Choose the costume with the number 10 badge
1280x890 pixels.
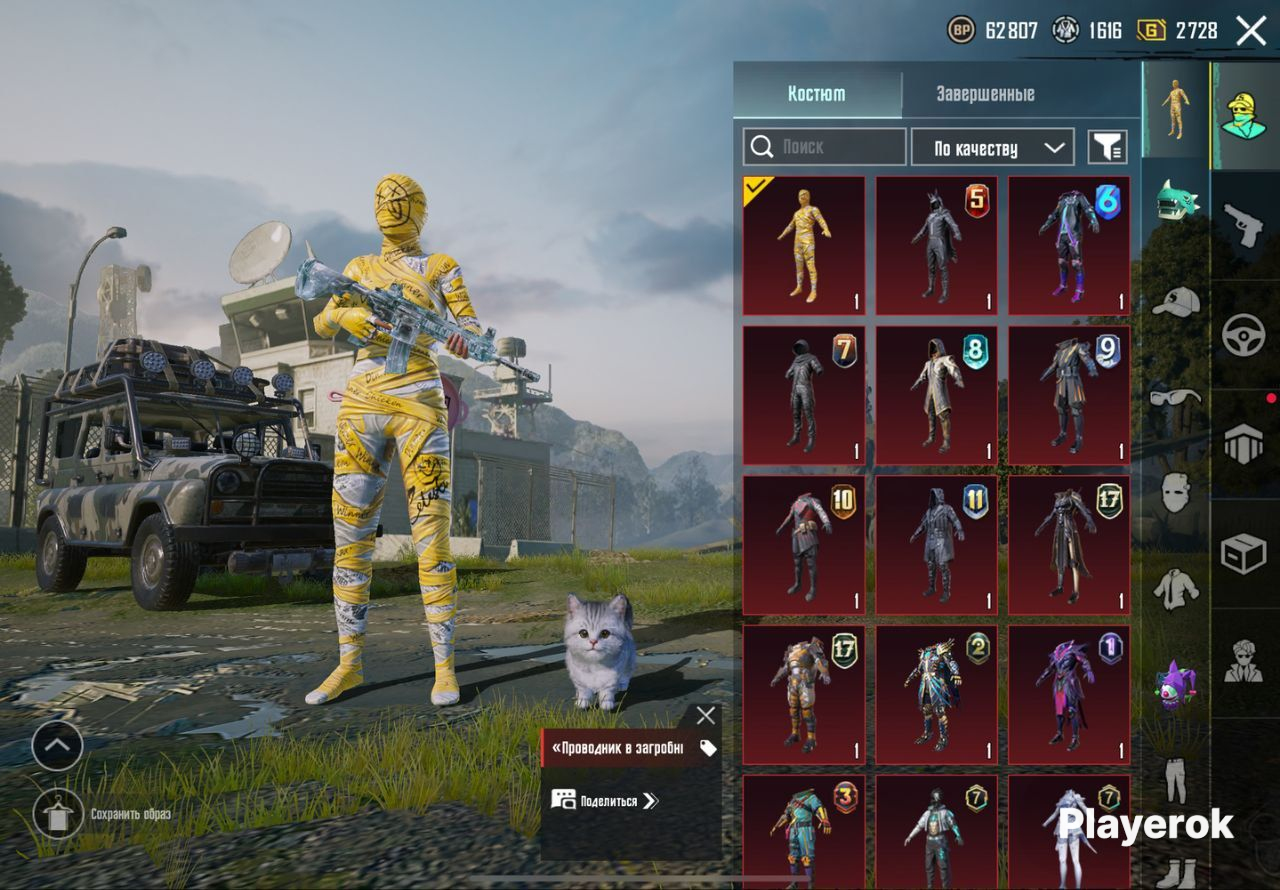(x=804, y=545)
